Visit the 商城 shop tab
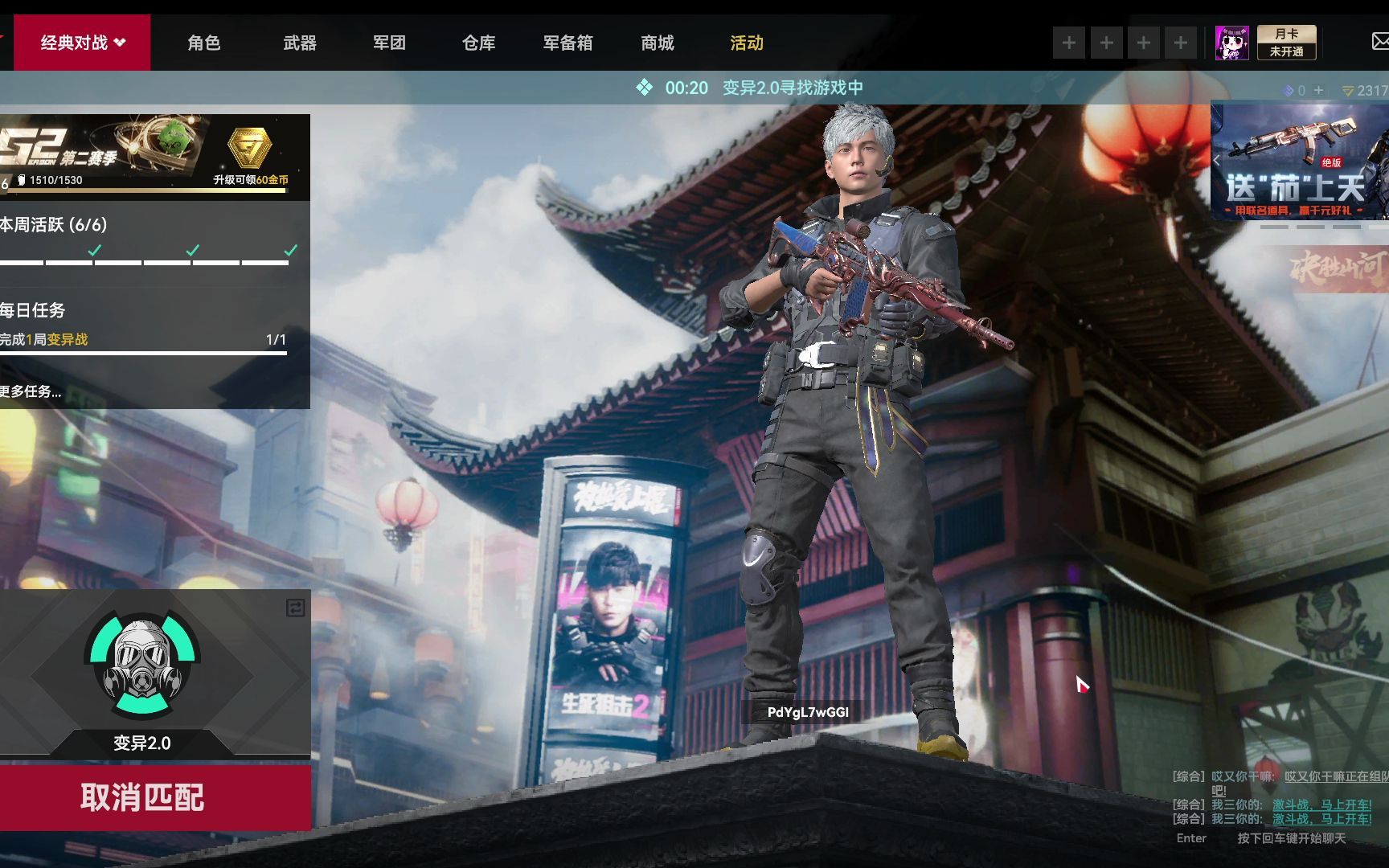 point(657,43)
